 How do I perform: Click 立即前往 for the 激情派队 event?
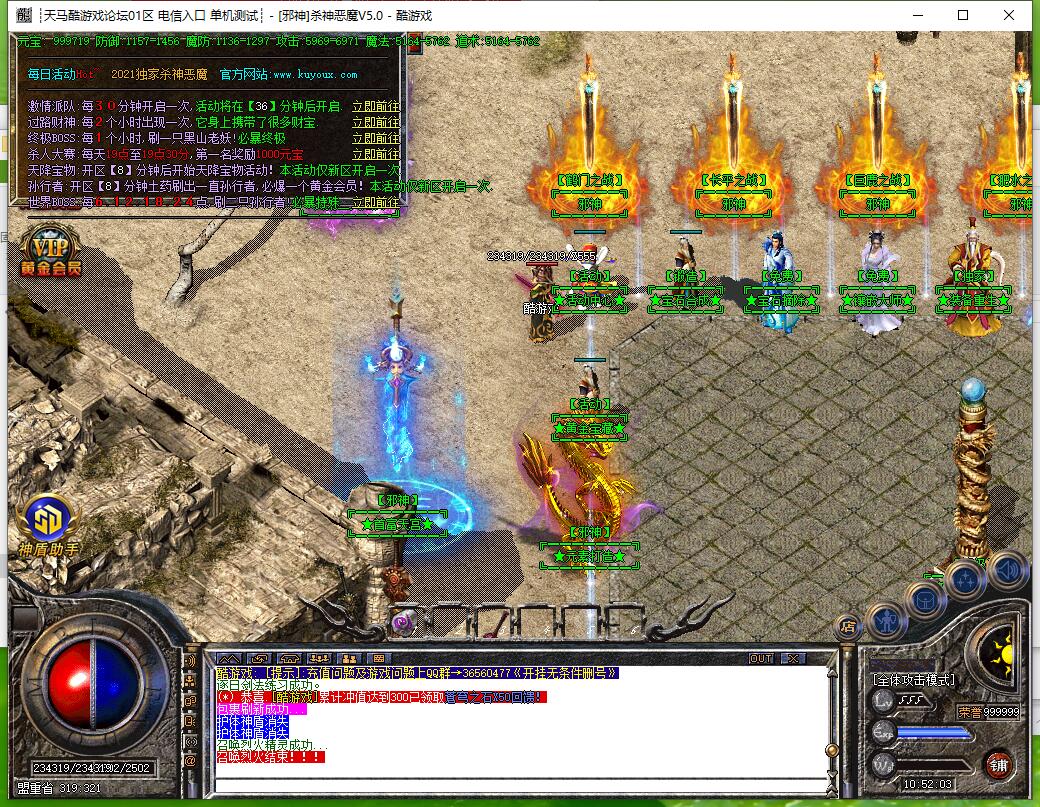(x=375, y=106)
